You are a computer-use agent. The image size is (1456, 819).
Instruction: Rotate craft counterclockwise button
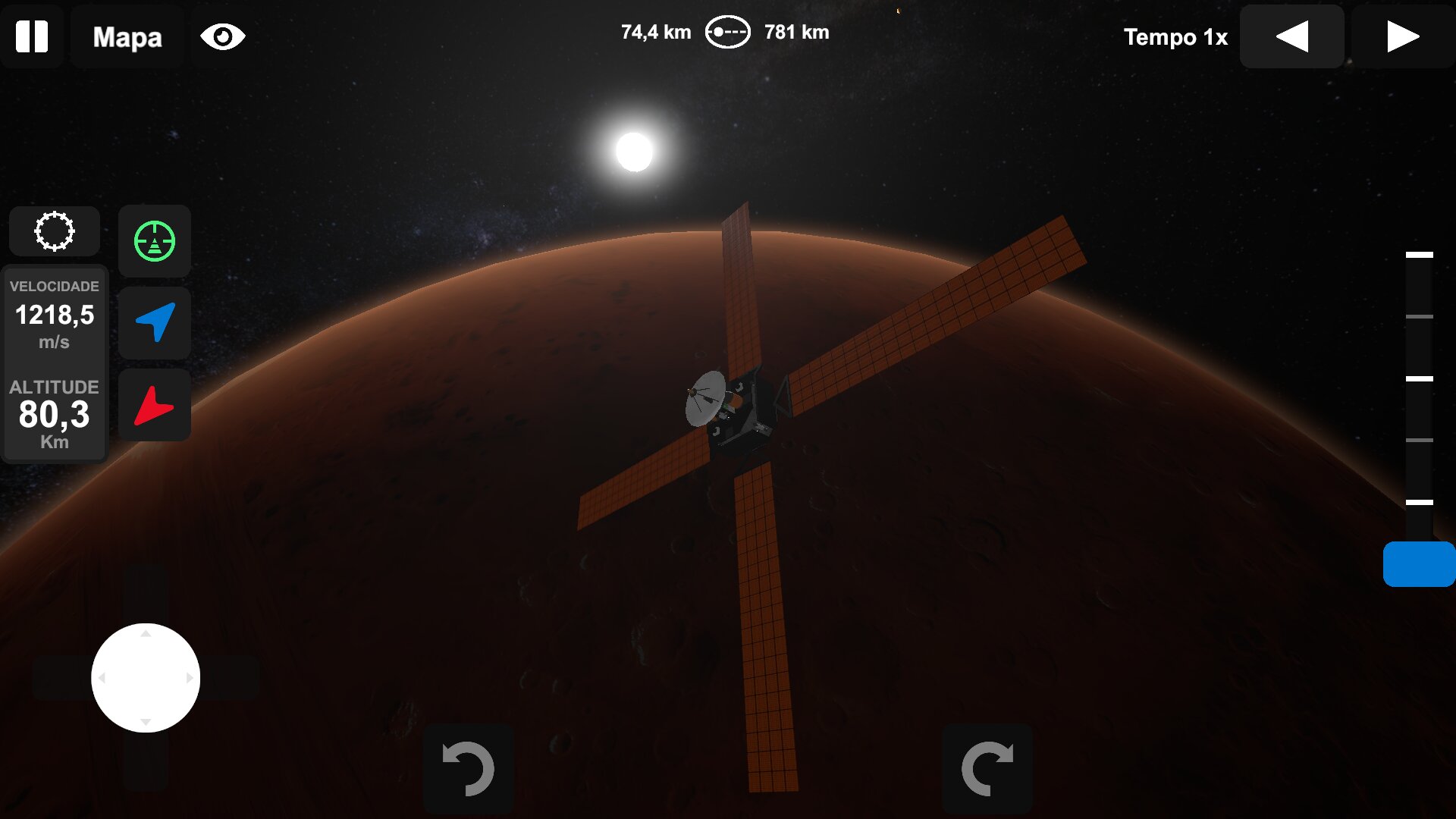point(468,768)
